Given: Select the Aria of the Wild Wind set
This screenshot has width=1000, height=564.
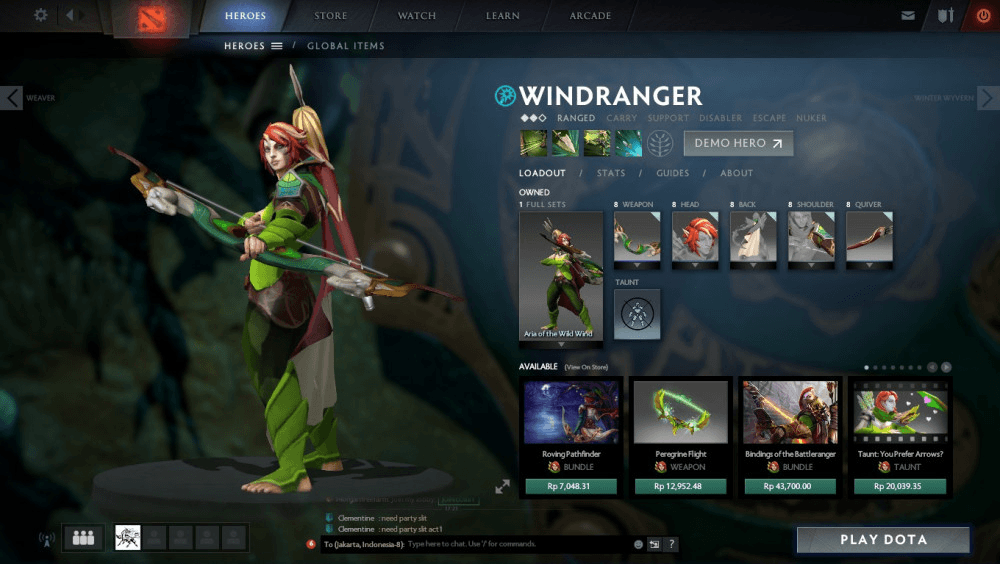Looking at the screenshot, I should pos(560,275).
